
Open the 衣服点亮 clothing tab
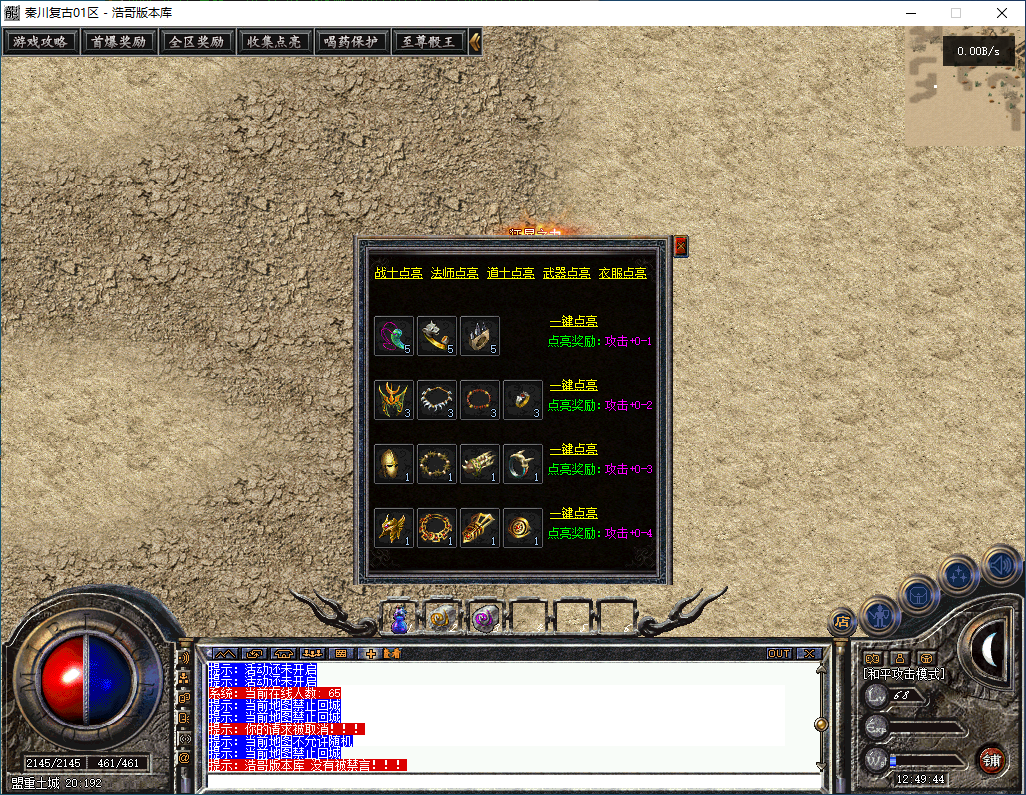622,273
